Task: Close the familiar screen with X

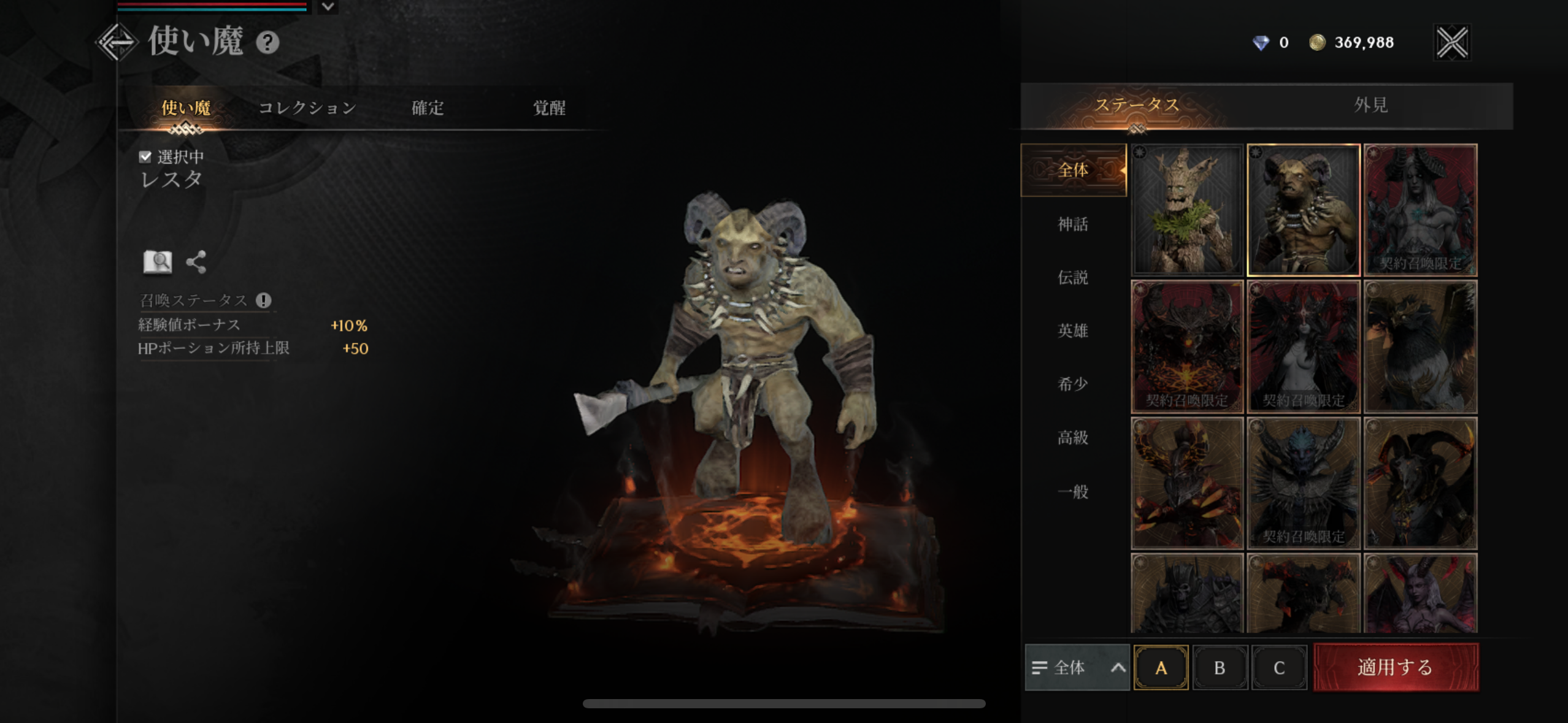Action: (x=1452, y=42)
